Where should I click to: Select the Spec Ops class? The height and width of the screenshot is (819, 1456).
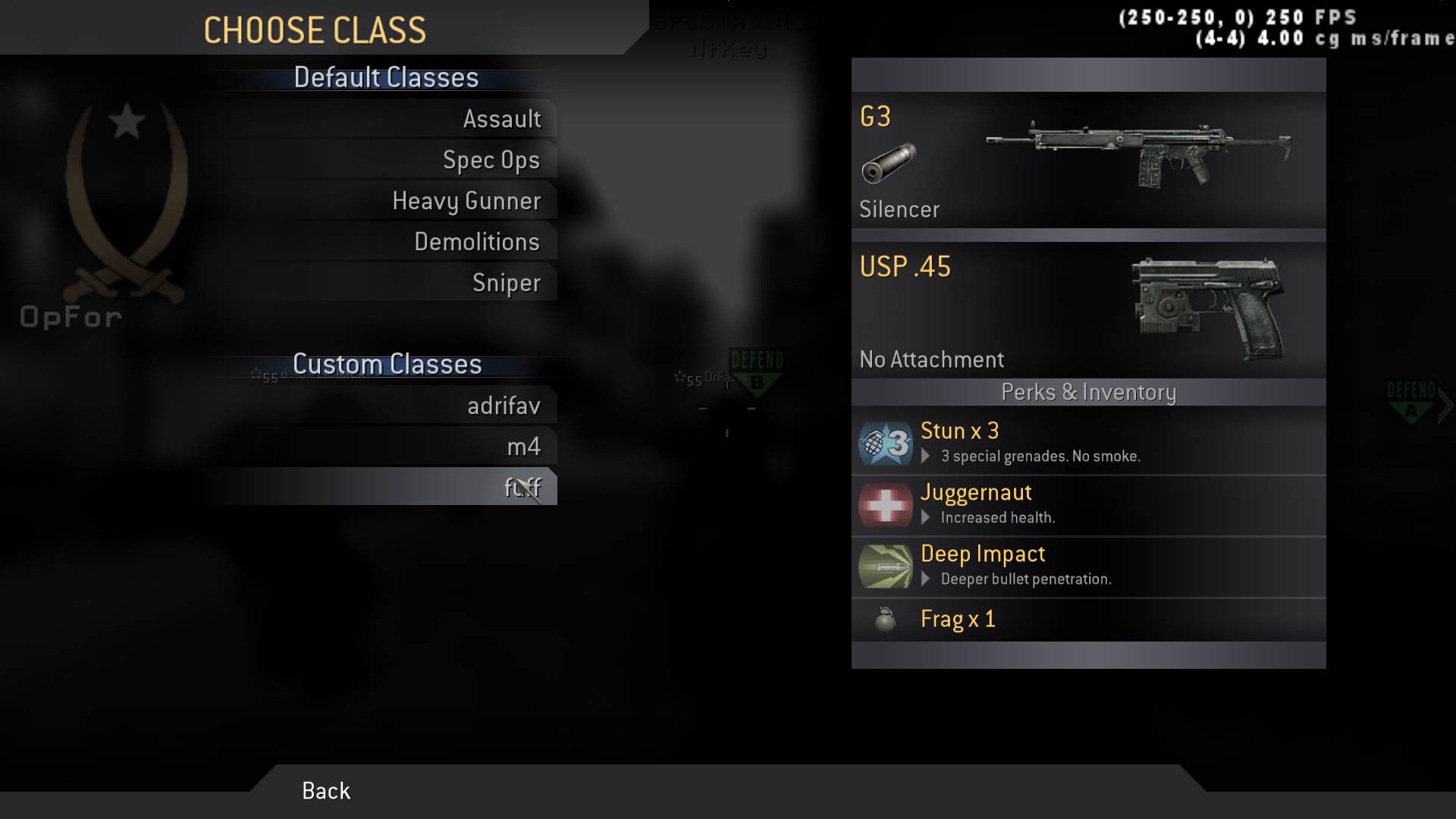click(x=491, y=159)
